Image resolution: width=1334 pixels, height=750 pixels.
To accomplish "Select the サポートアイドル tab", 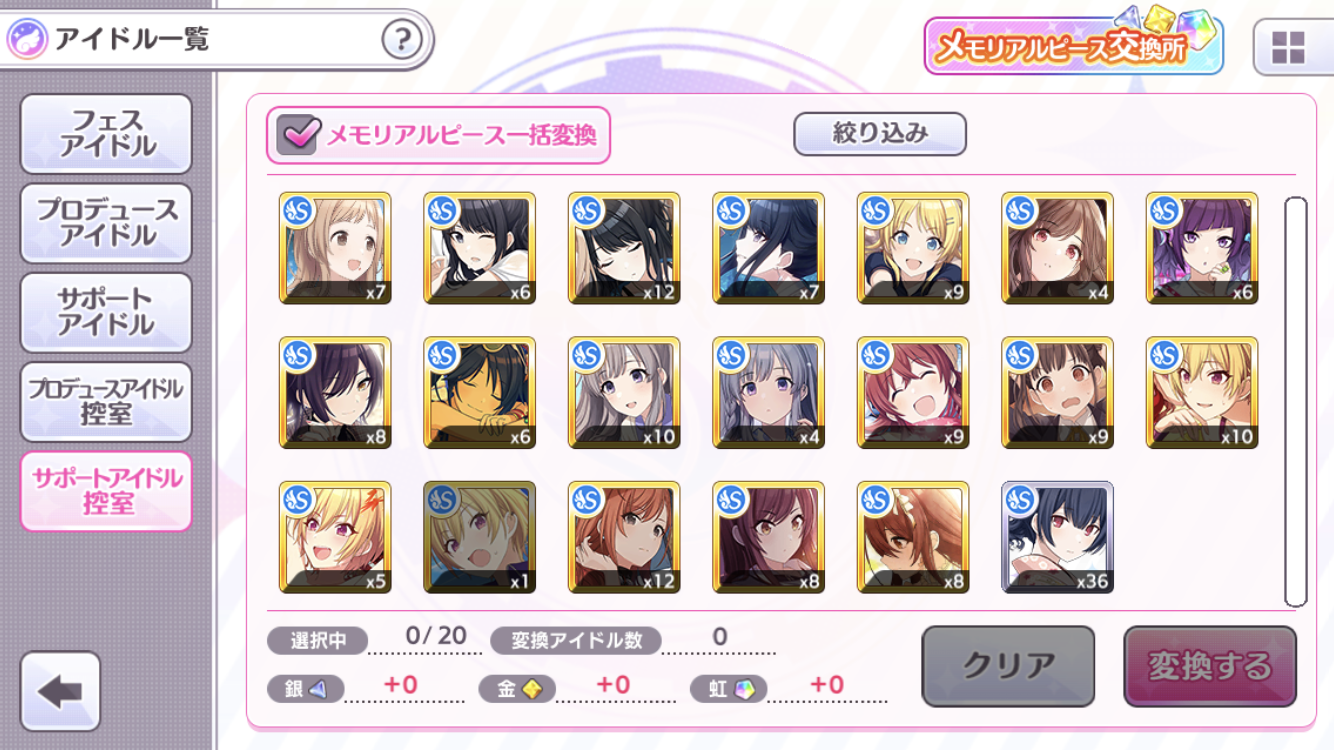I will [106, 312].
